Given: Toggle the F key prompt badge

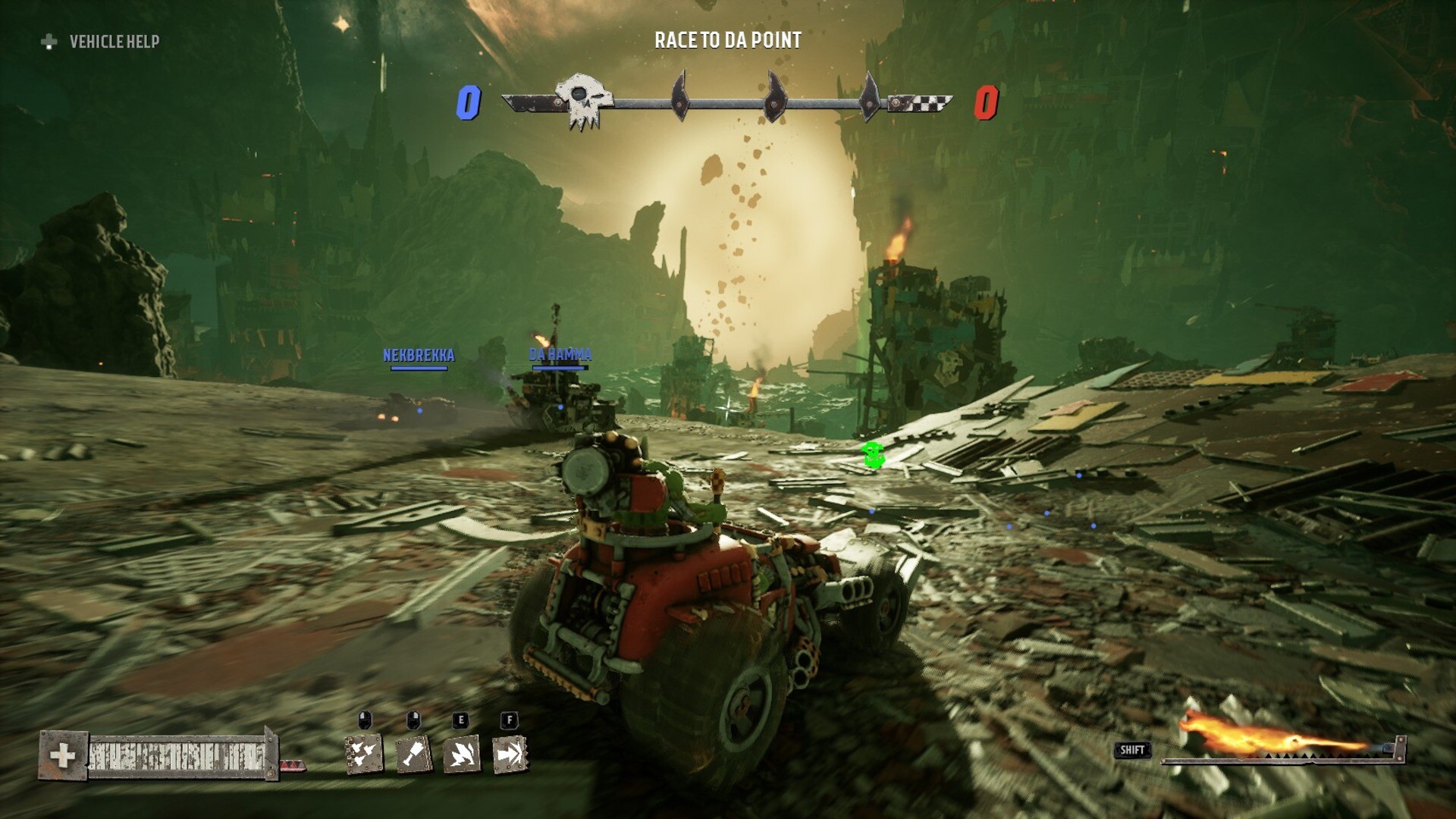Looking at the screenshot, I should coord(509,721).
